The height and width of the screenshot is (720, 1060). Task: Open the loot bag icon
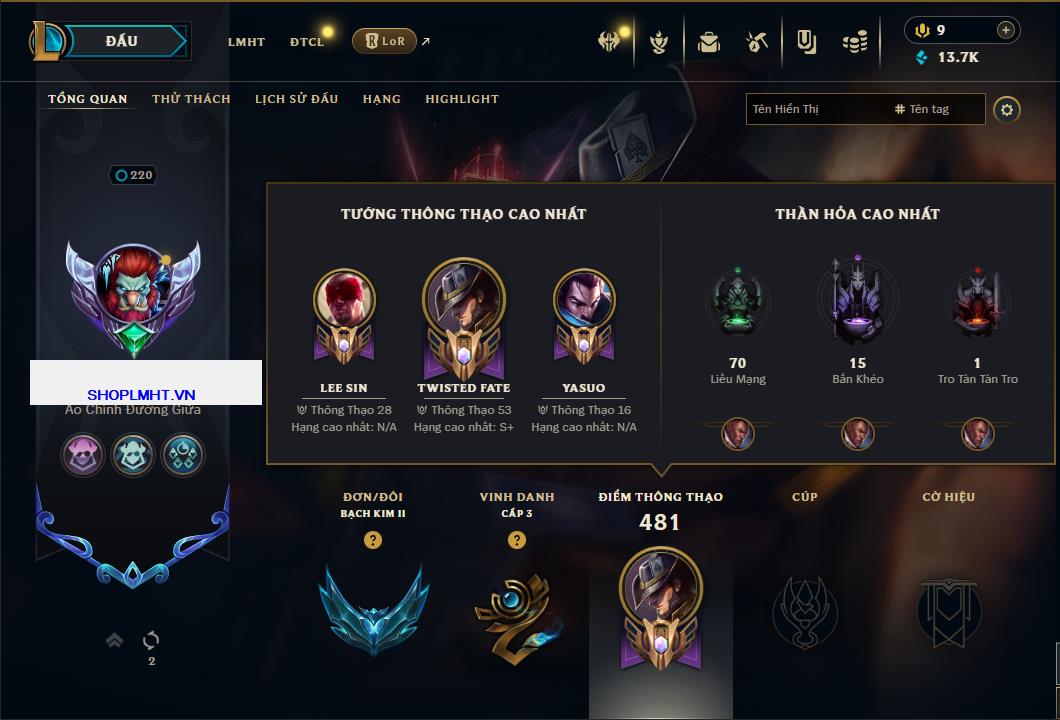click(709, 42)
